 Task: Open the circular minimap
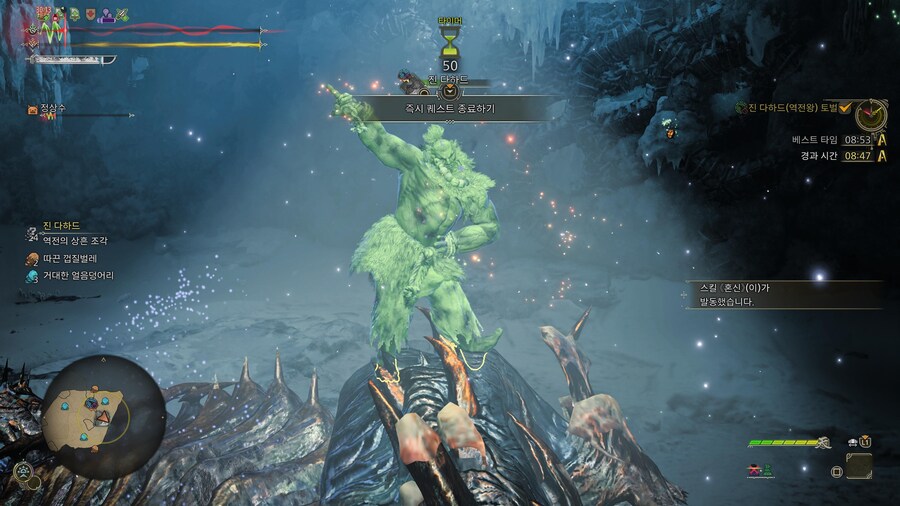(x=103, y=416)
